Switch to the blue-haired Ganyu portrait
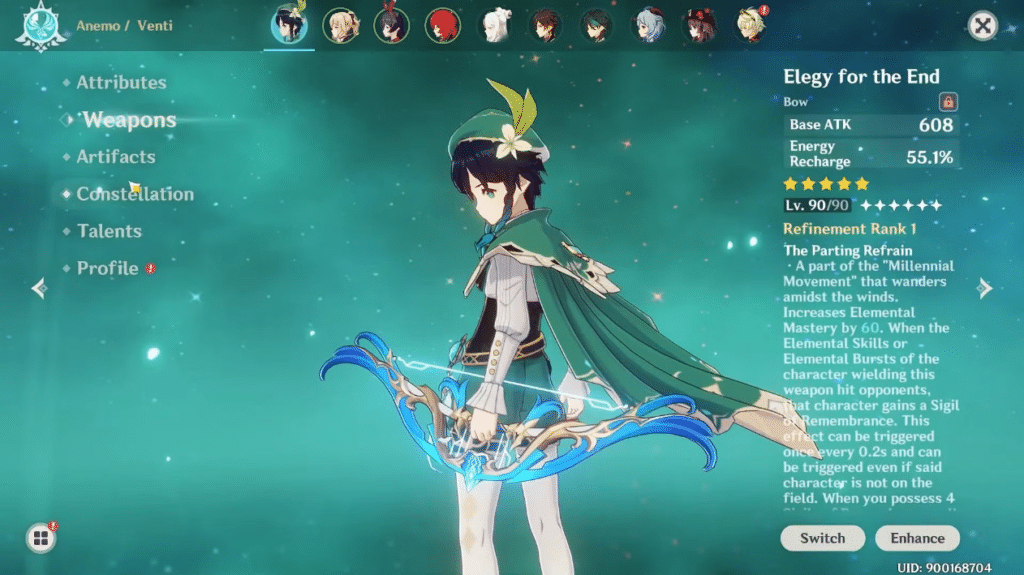Image resolution: width=1024 pixels, height=575 pixels. click(648, 26)
